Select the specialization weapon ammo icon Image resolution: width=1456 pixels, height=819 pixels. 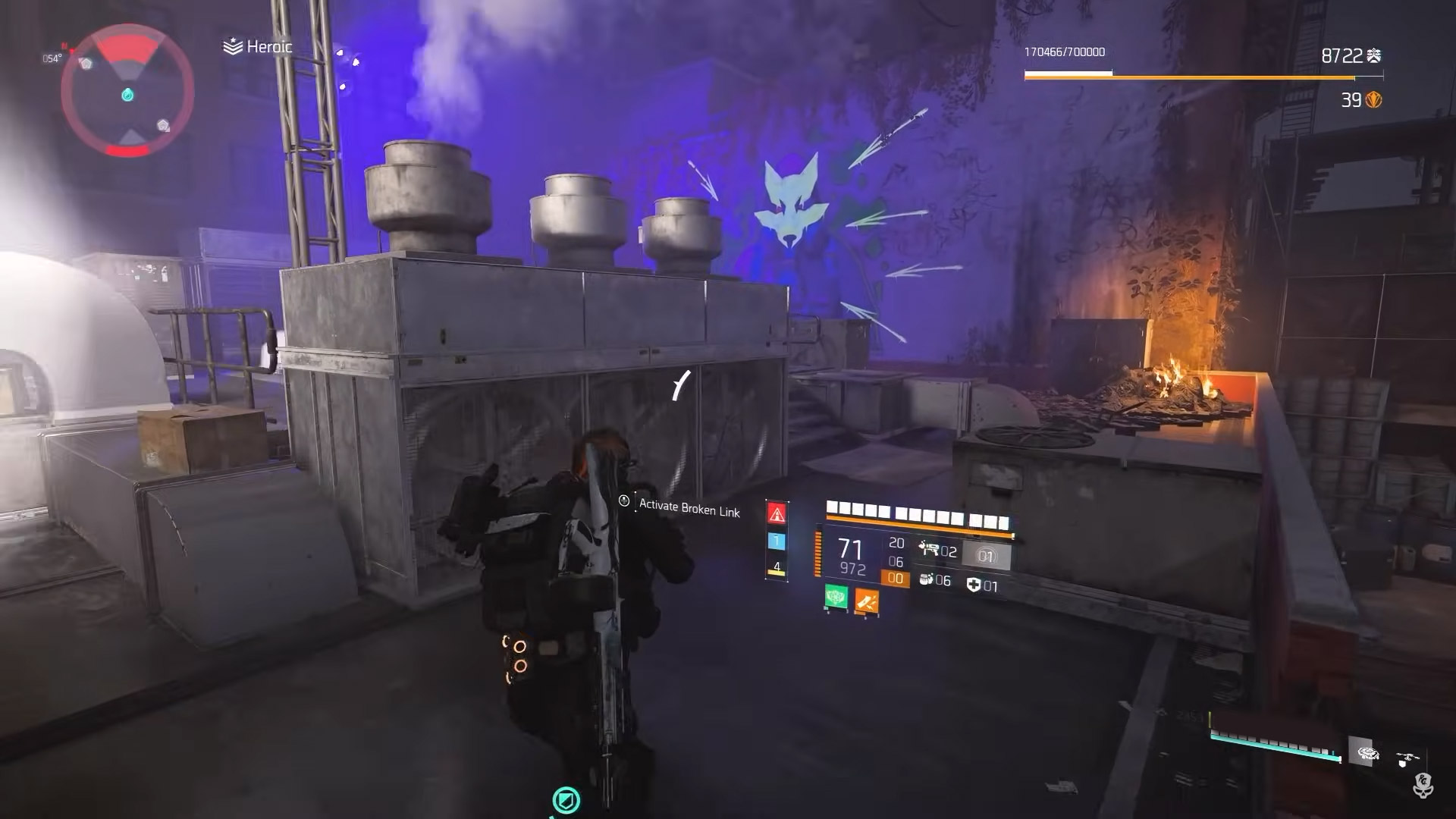928,550
